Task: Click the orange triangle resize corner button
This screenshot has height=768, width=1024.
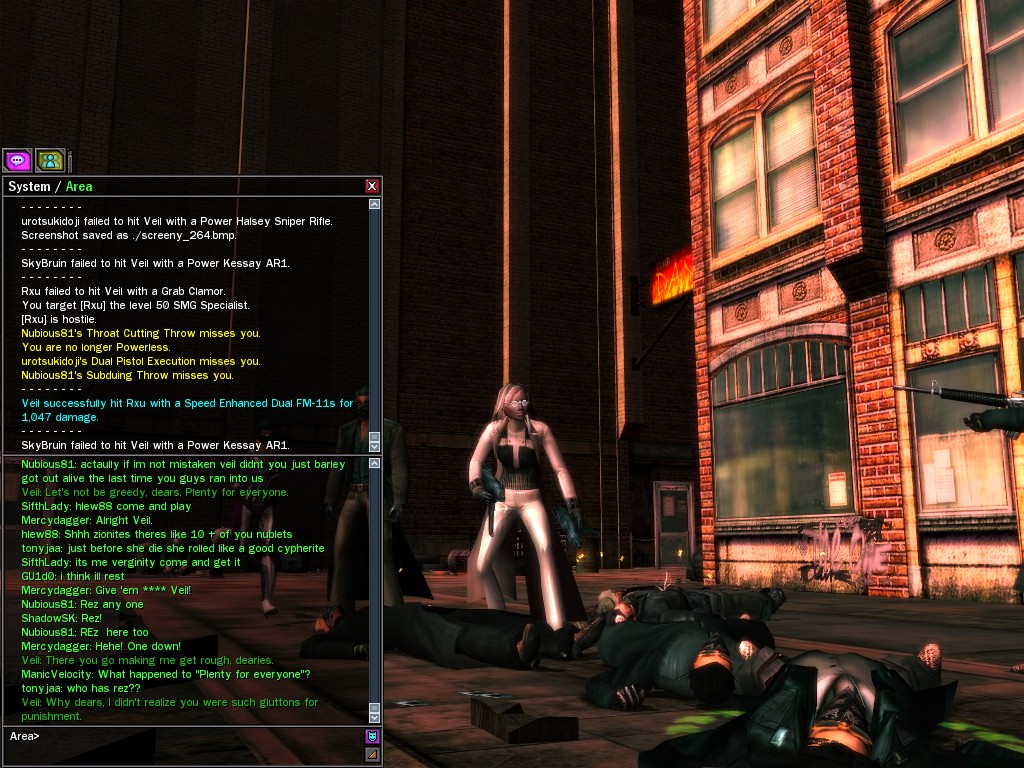Action: [373, 754]
